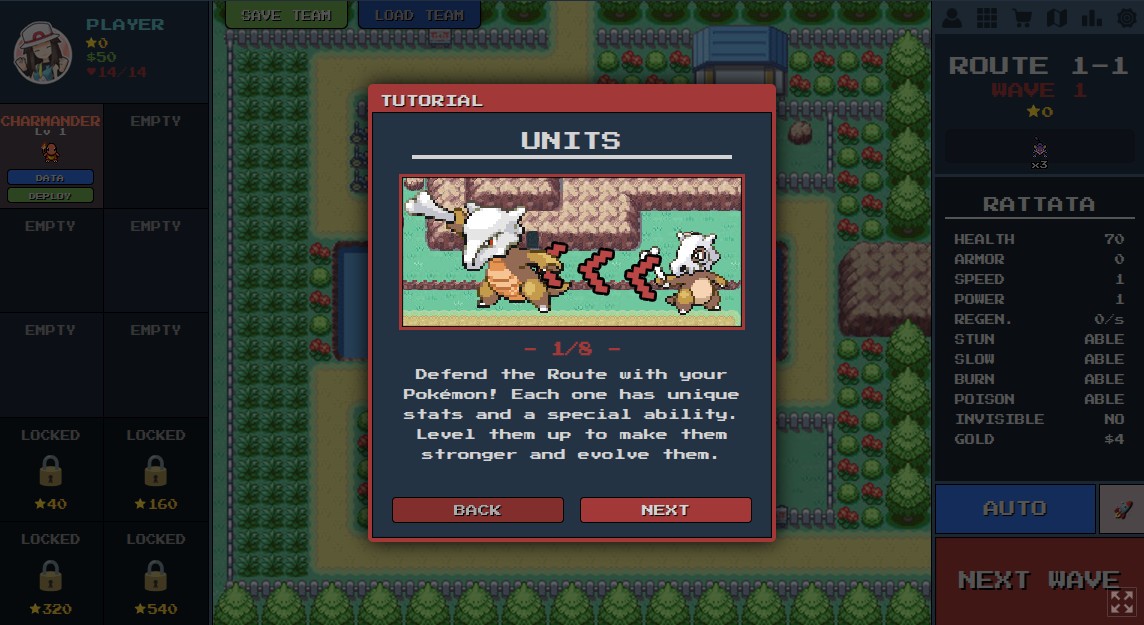Go back in the Units tutorial

477,510
